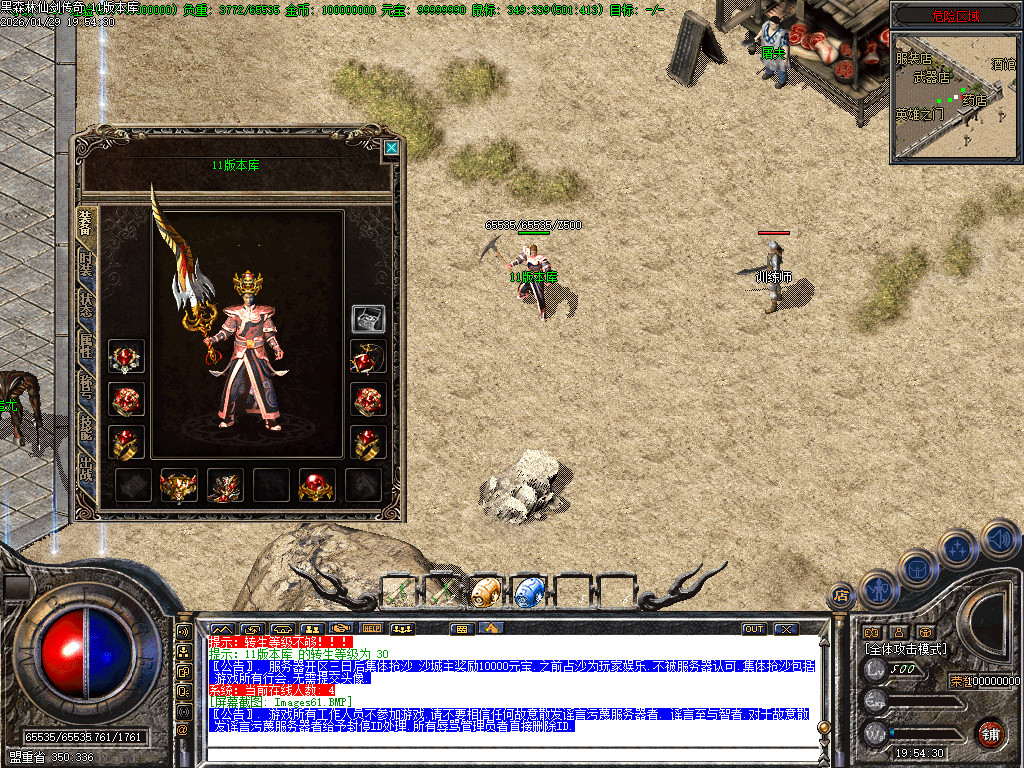Open the sparkle skills round button
The height and width of the screenshot is (768, 1024).
pos(958,548)
